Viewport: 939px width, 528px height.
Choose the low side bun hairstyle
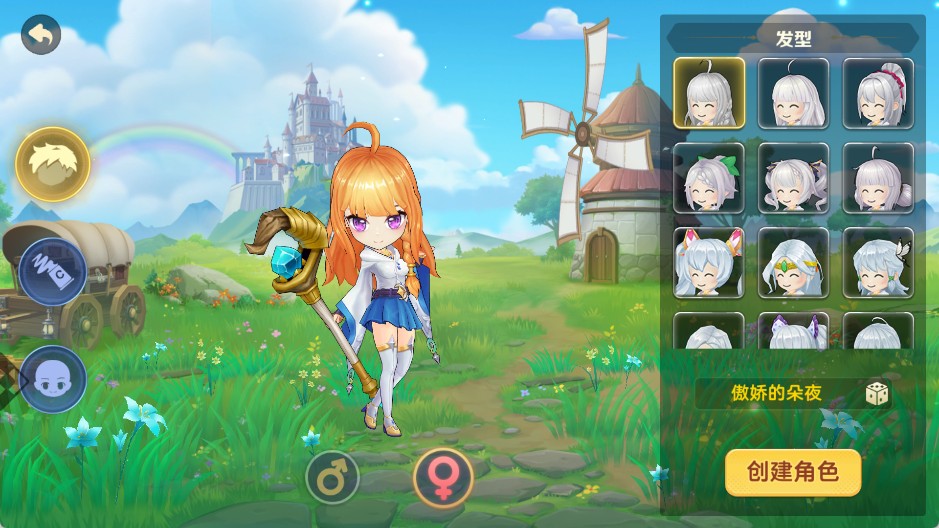pos(879,178)
